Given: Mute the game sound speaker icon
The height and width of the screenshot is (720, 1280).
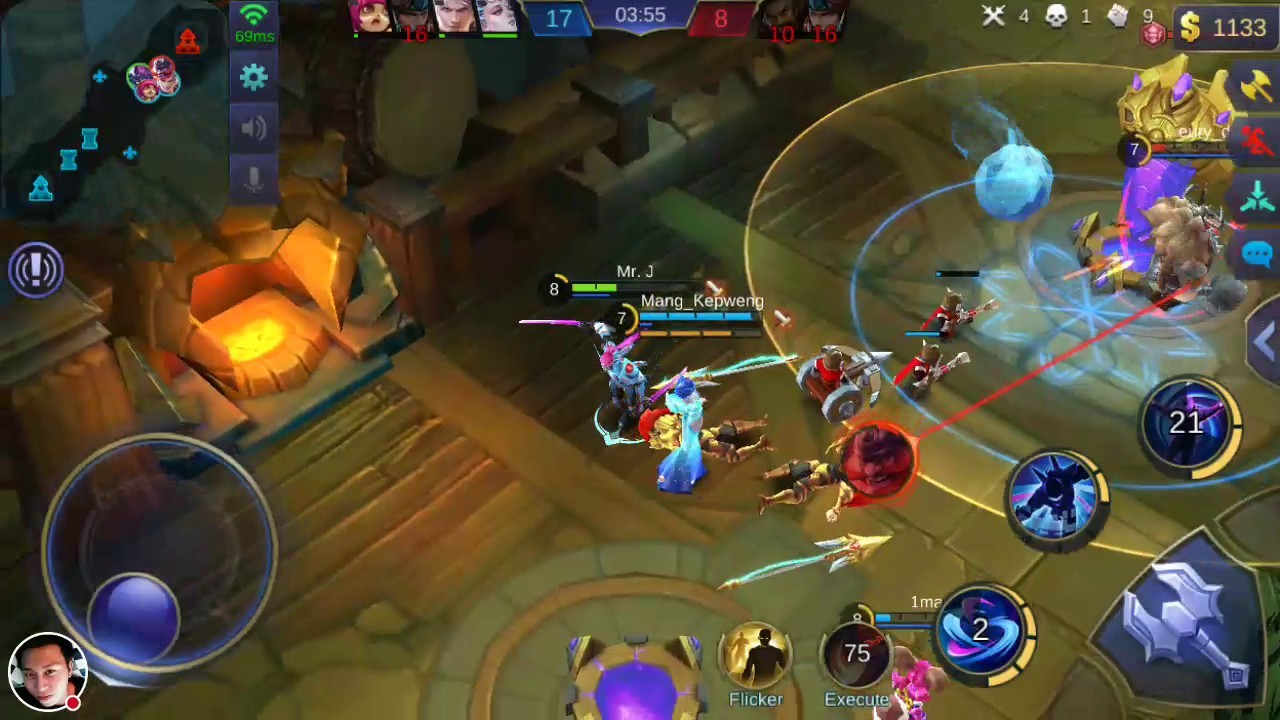Looking at the screenshot, I should [x=253, y=128].
